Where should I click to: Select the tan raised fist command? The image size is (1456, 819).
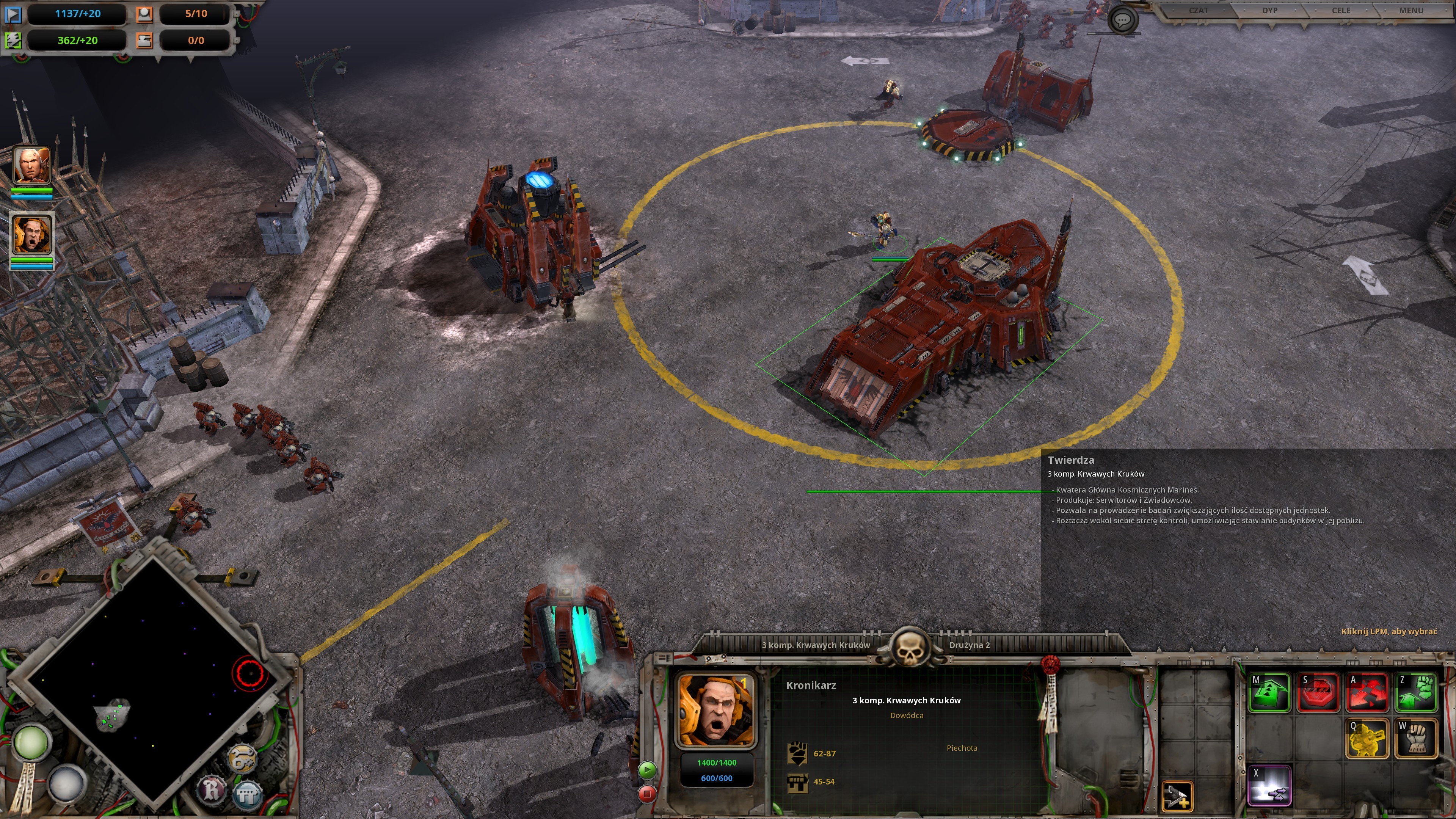click(x=1415, y=738)
